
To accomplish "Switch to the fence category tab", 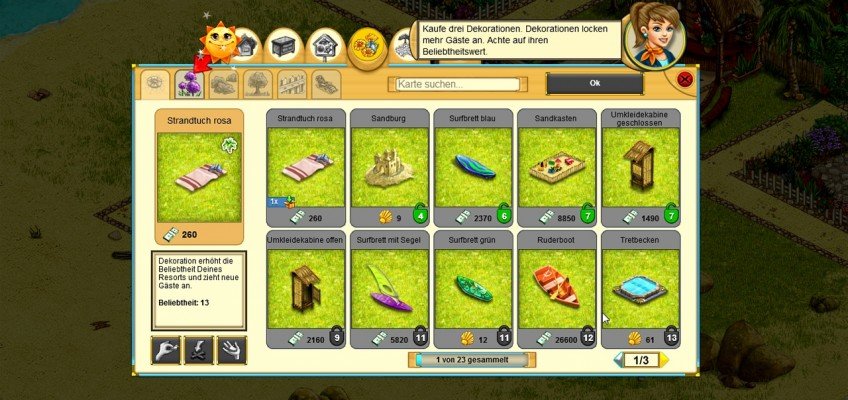I will [290, 83].
